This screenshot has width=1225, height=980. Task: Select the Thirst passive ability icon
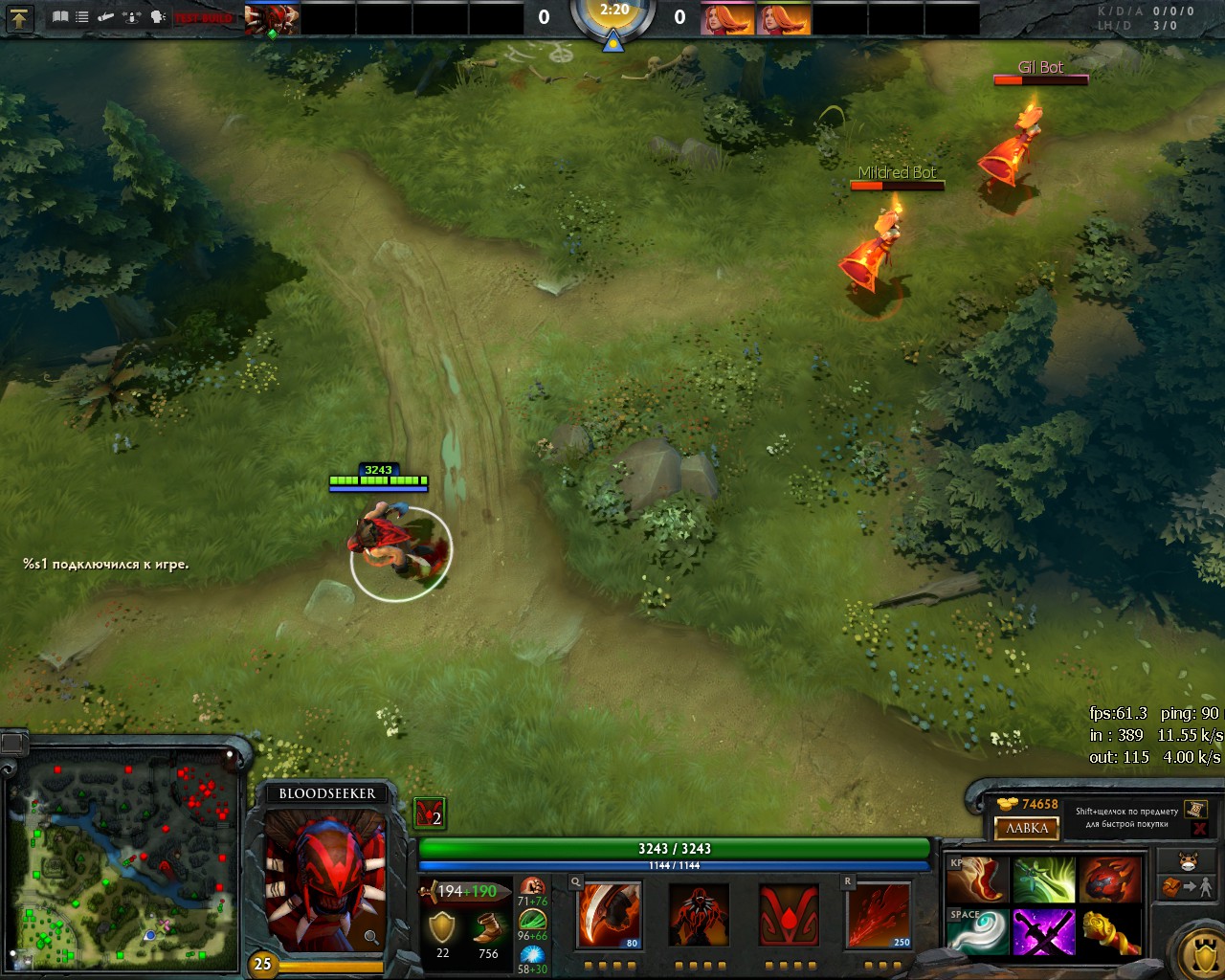(789, 915)
